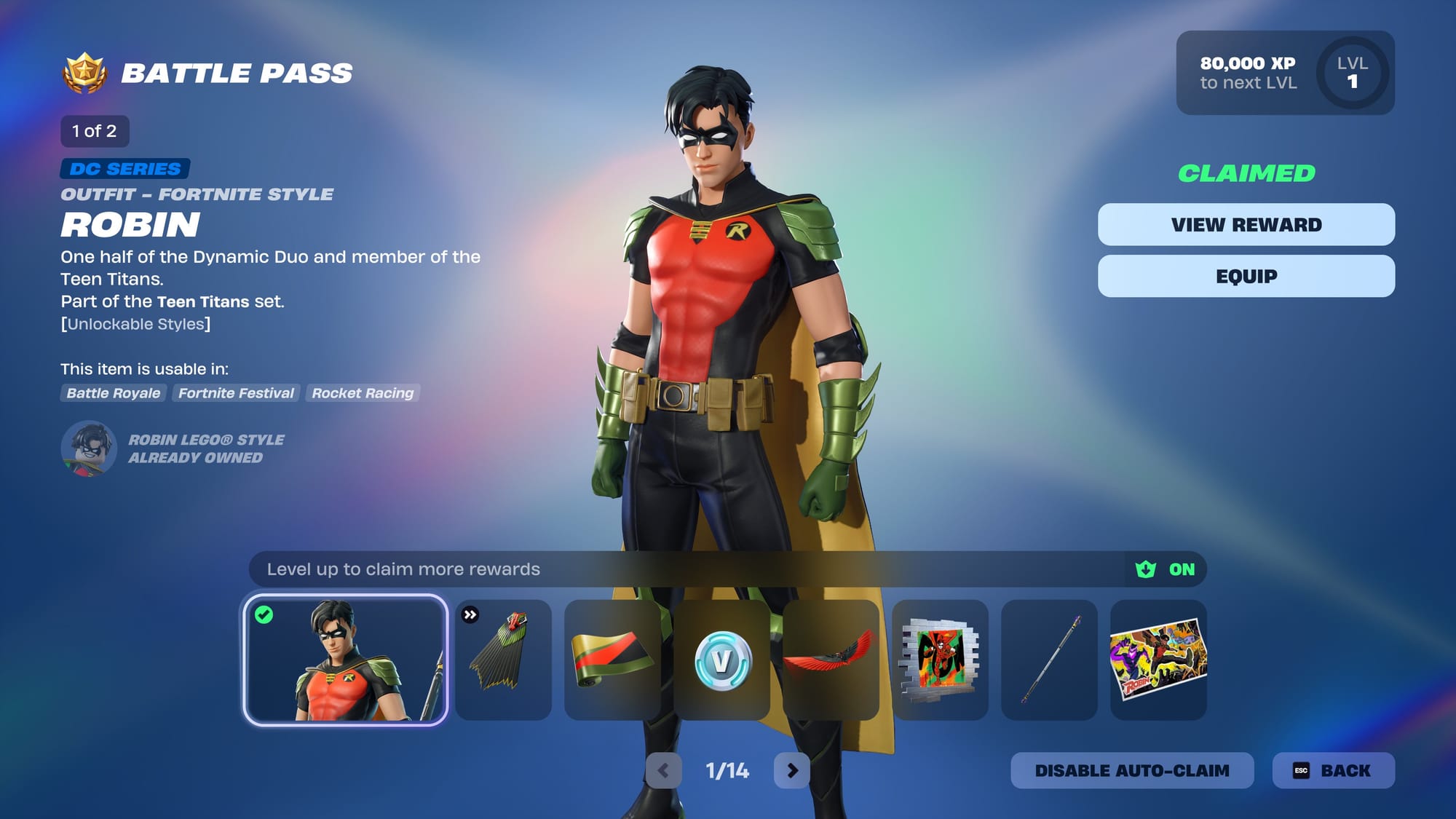Viewport: 1456px width, 819px height.
Task: Disable auto-claim for rewards
Action: pos(1131,770)
